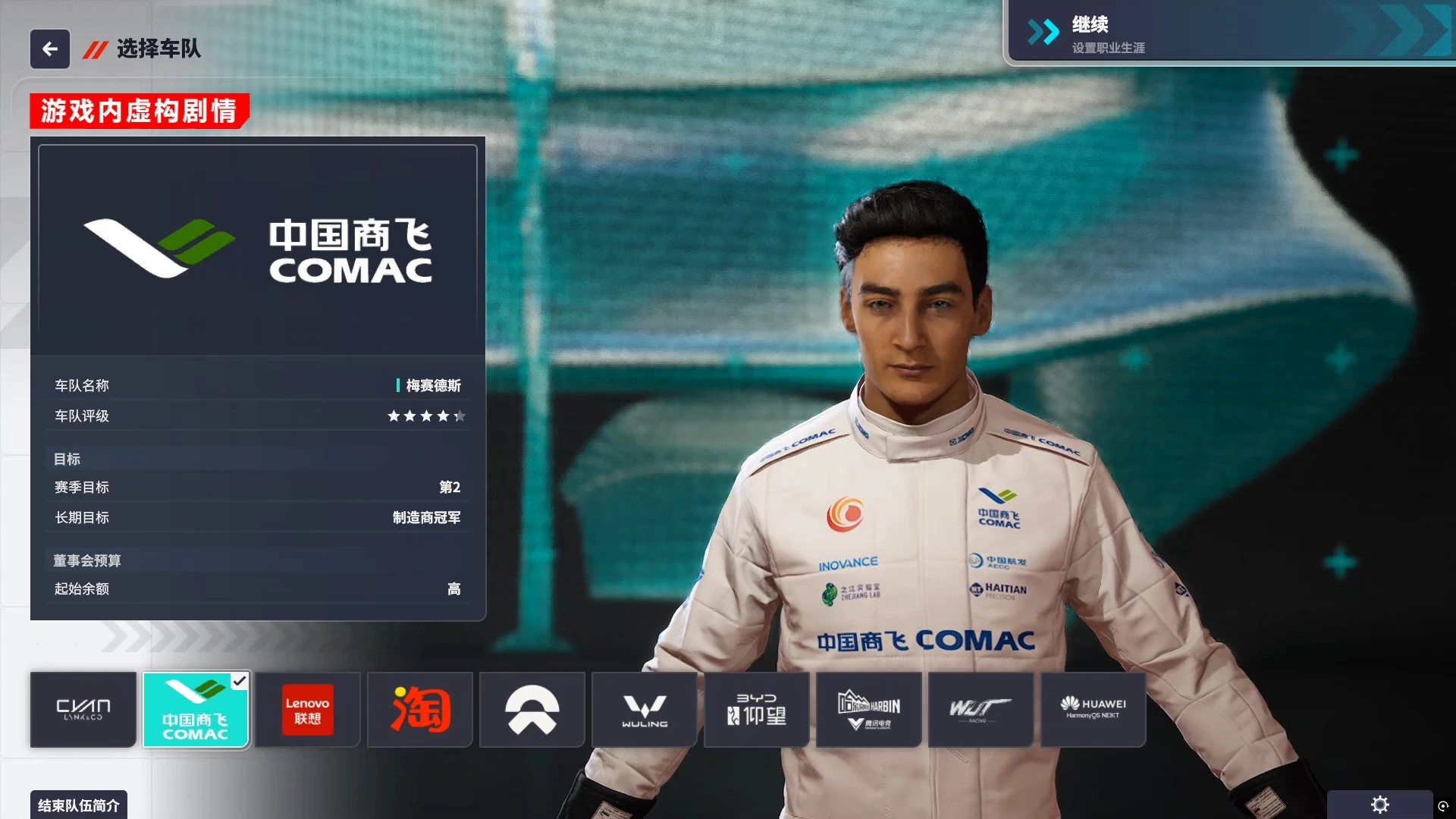
Task: Select the WUT Racing team tile
Action: click(x=981, y=710)
